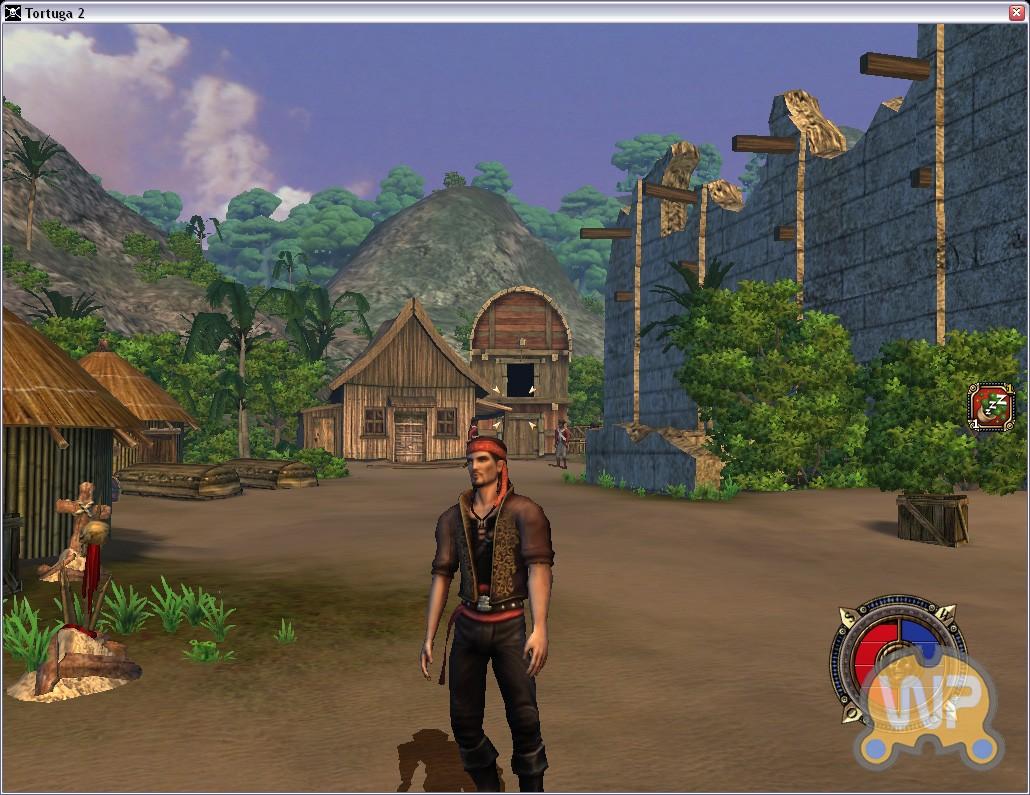
Task: Close the Tortuga 2 window
Action: click(1015, 11)
